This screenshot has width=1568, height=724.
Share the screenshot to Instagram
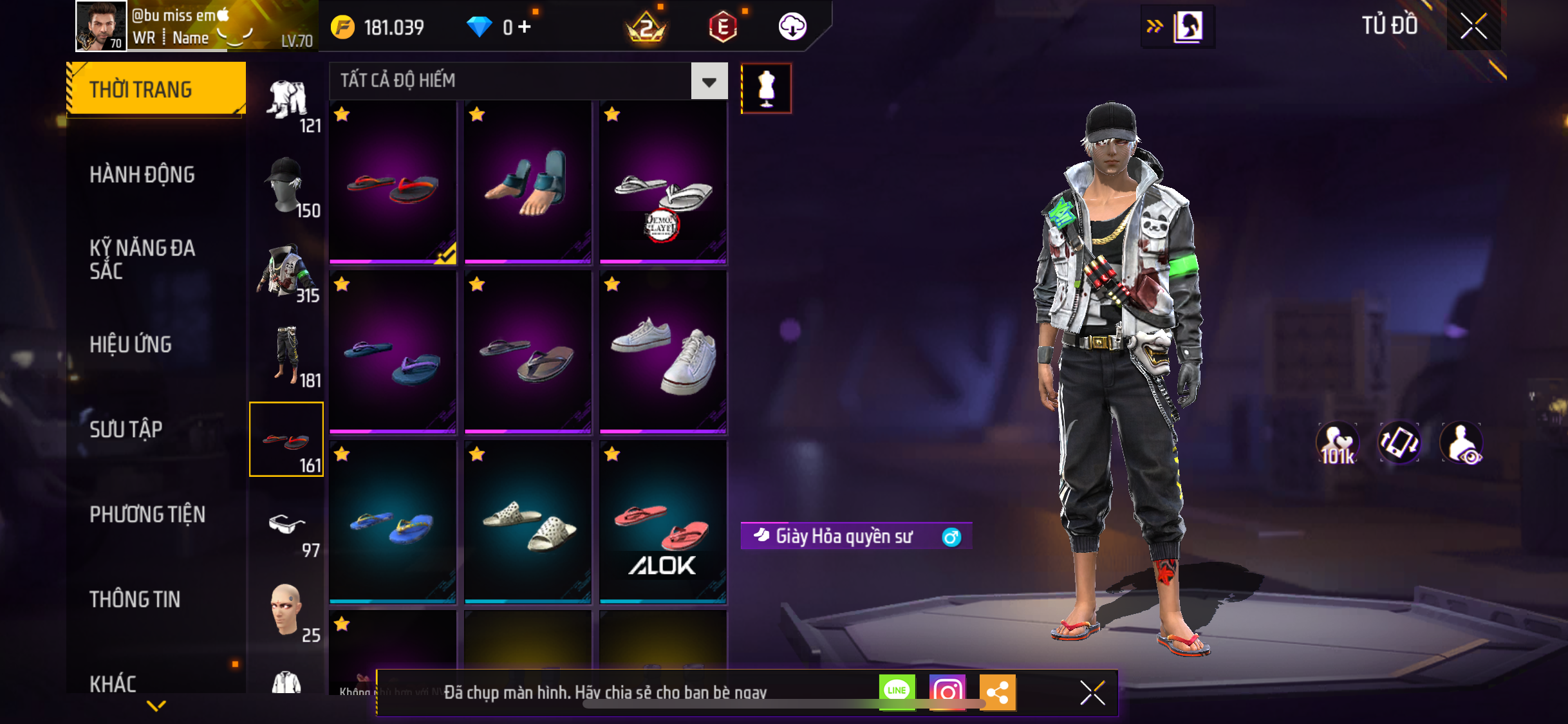click(x=947, y=692)
